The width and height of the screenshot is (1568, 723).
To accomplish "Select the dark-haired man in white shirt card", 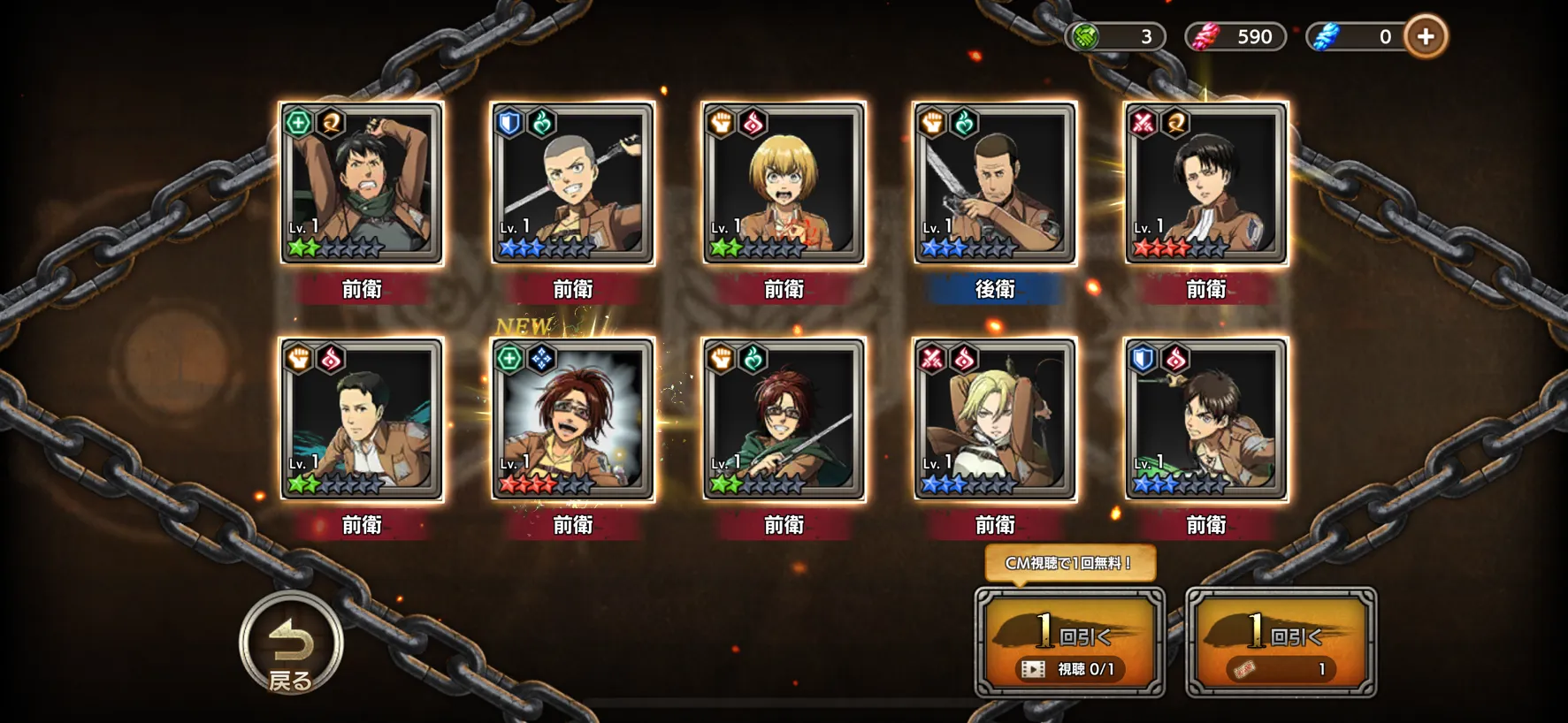I will [x=362, y=419].
